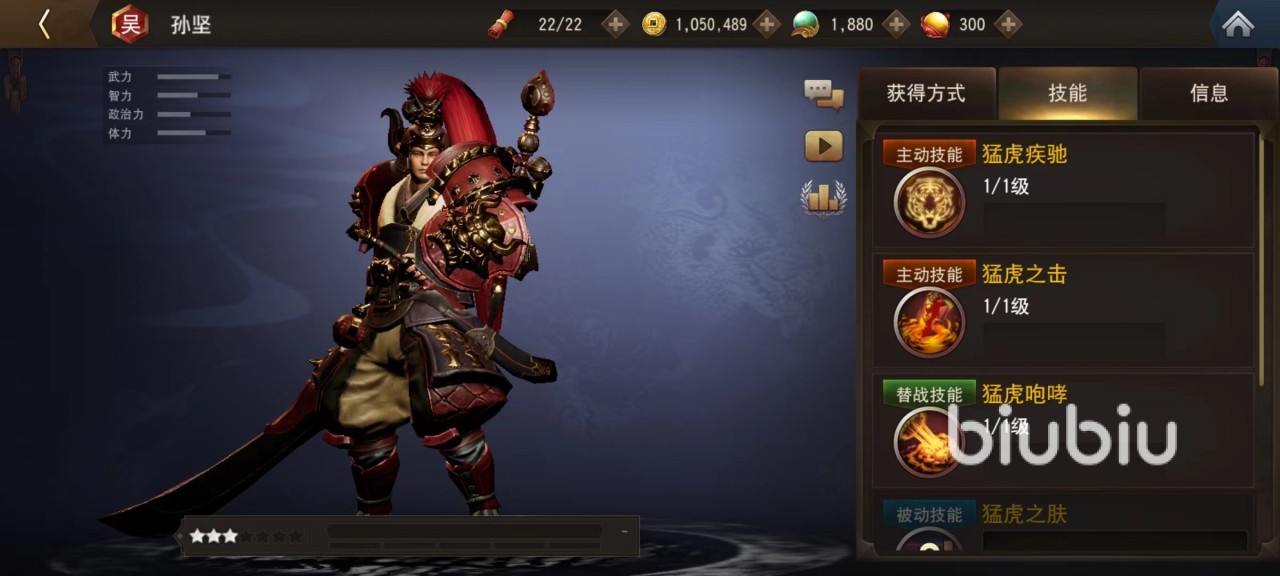Screen dimensions: 1280x576
Task: Add red ingot currency with plus
Action: 1008,24
